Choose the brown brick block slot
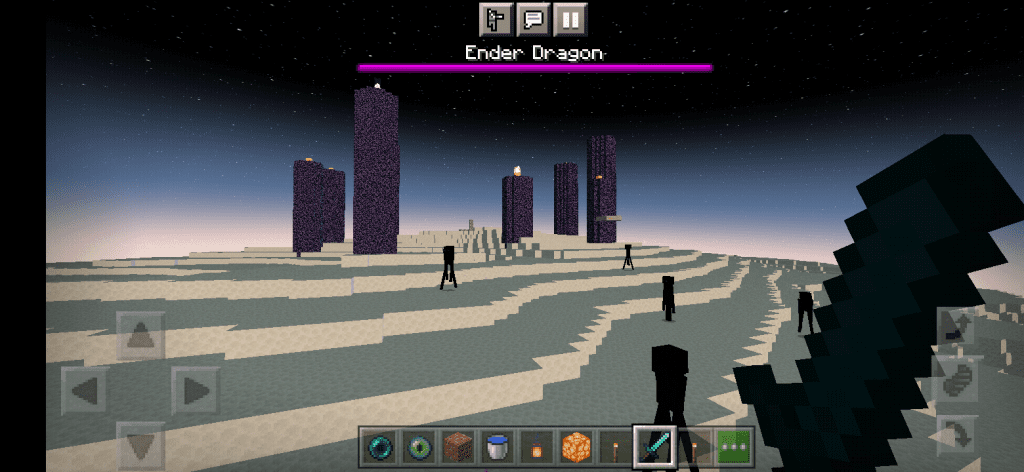 point(458,446)
